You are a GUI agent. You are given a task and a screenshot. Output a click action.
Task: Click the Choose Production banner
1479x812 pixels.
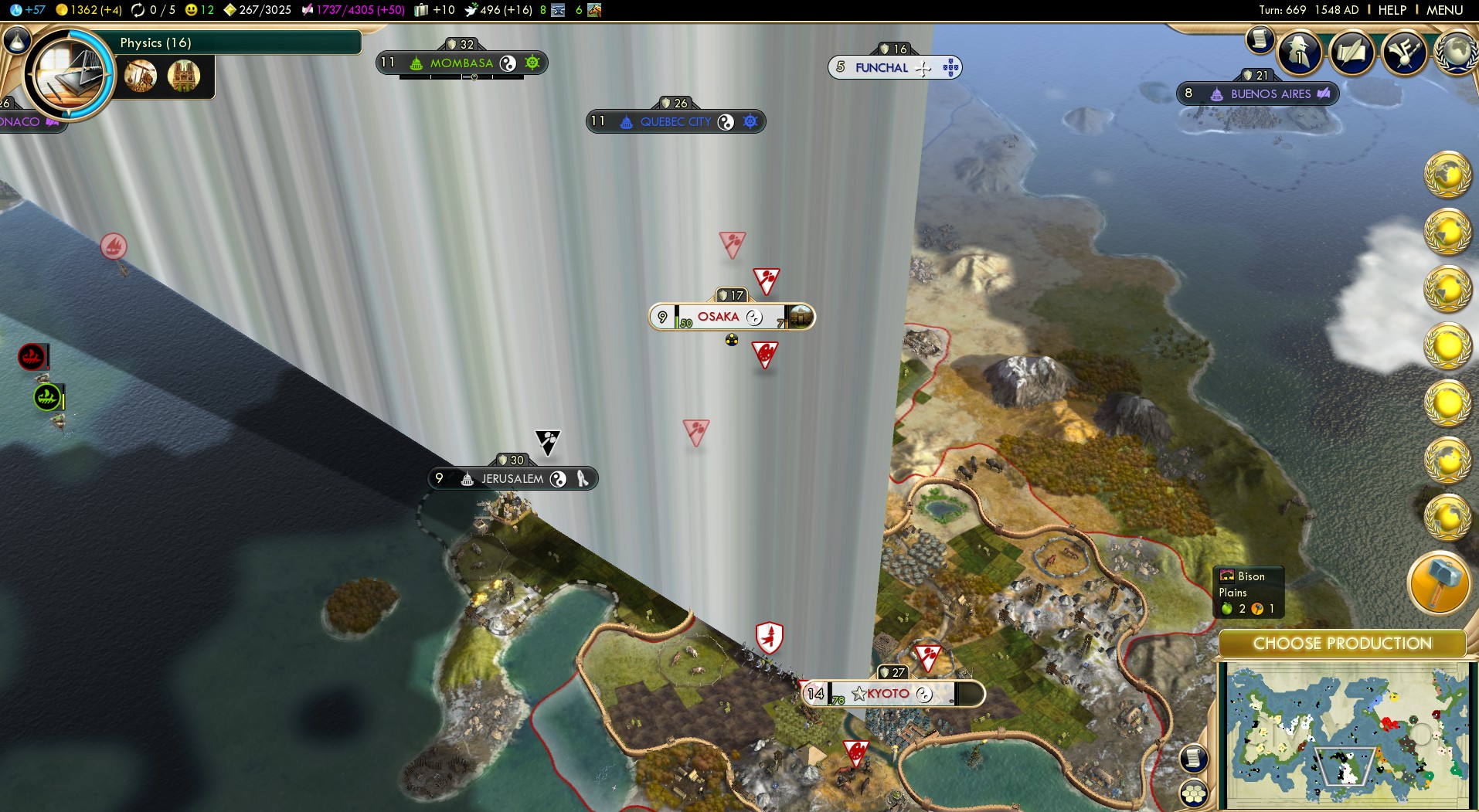[x=1342, y=644]
